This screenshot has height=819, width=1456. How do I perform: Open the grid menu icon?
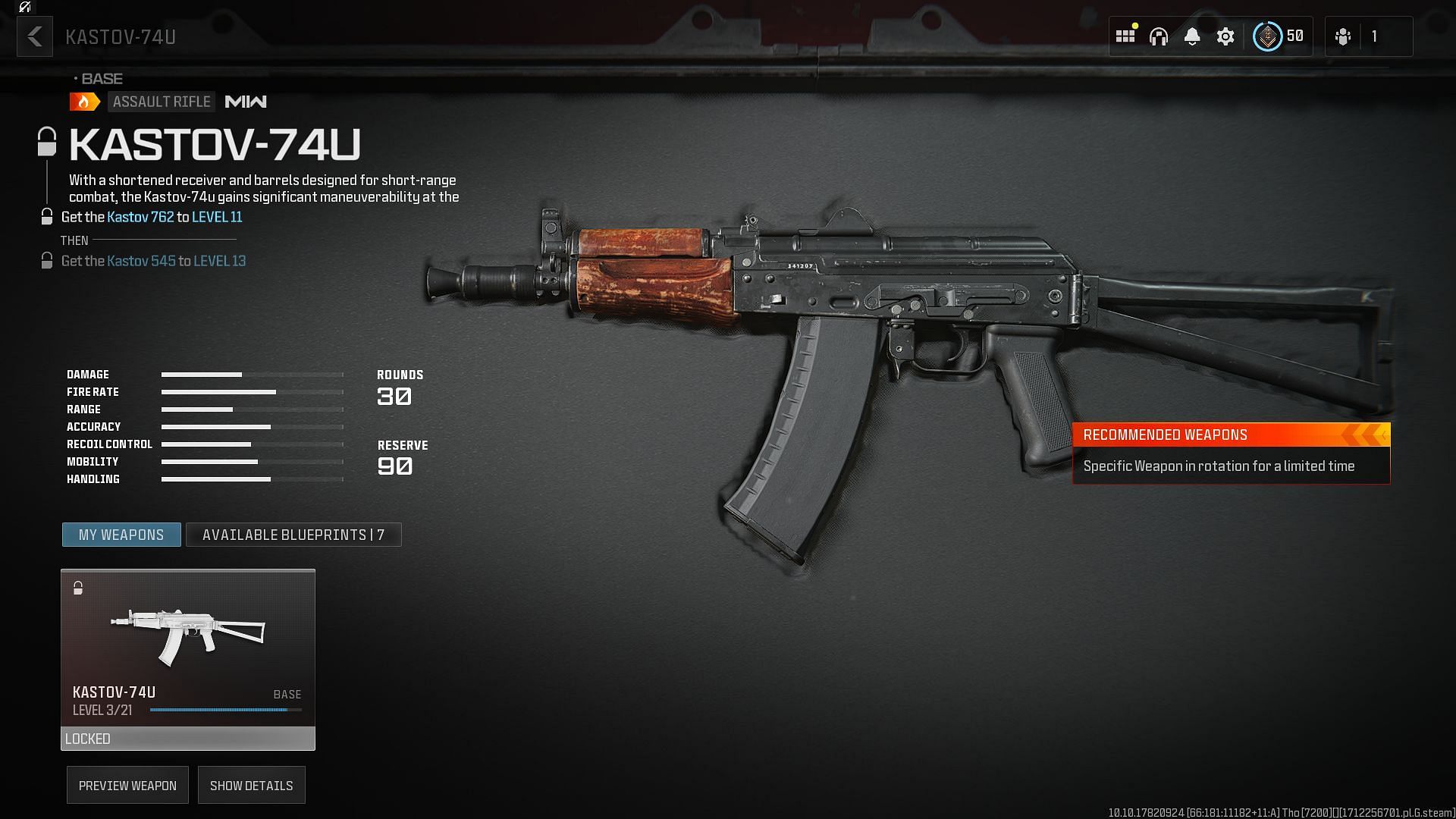pos(1125,36)
